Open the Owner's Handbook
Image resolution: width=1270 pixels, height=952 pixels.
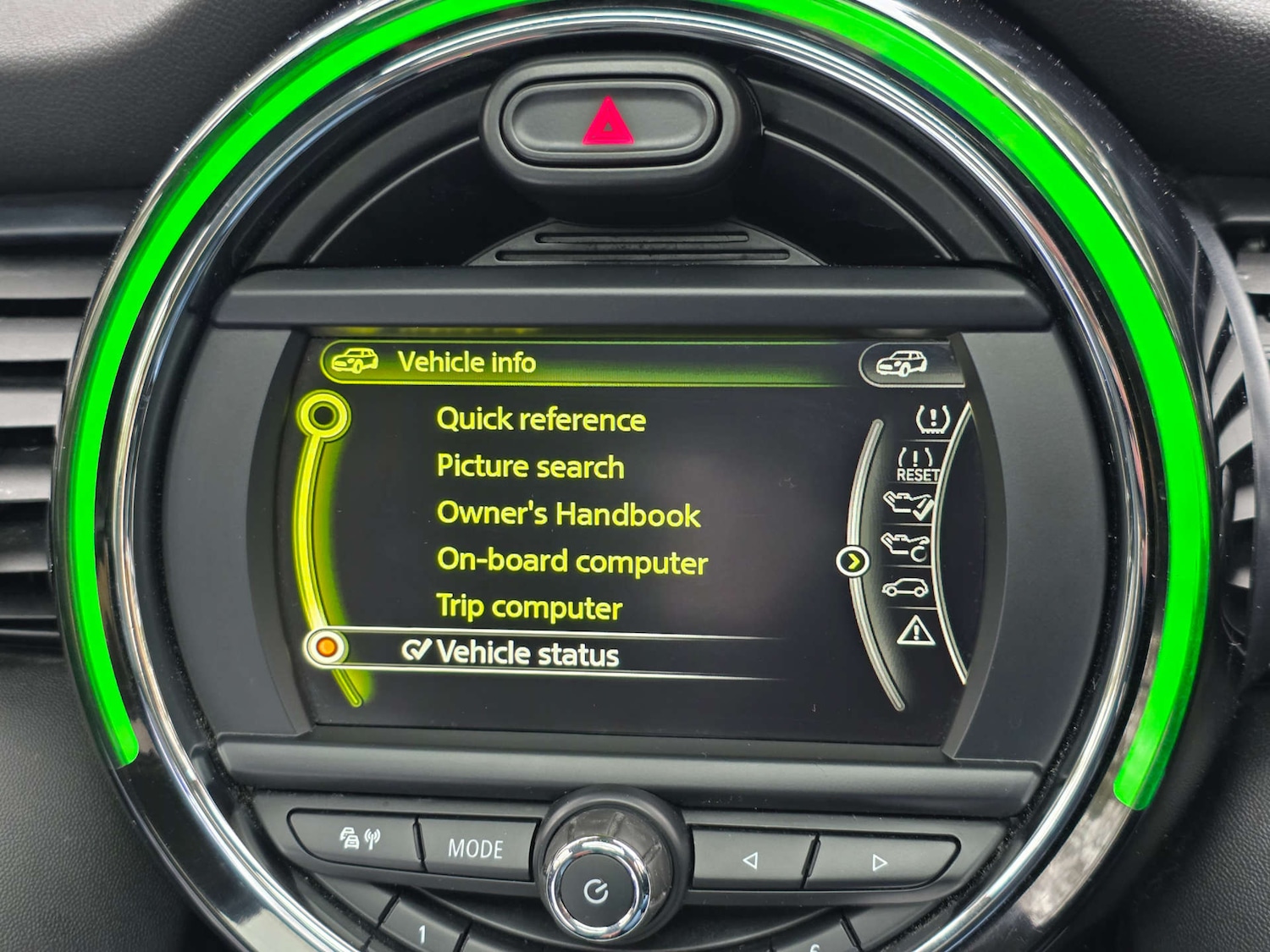click(567, 514)
